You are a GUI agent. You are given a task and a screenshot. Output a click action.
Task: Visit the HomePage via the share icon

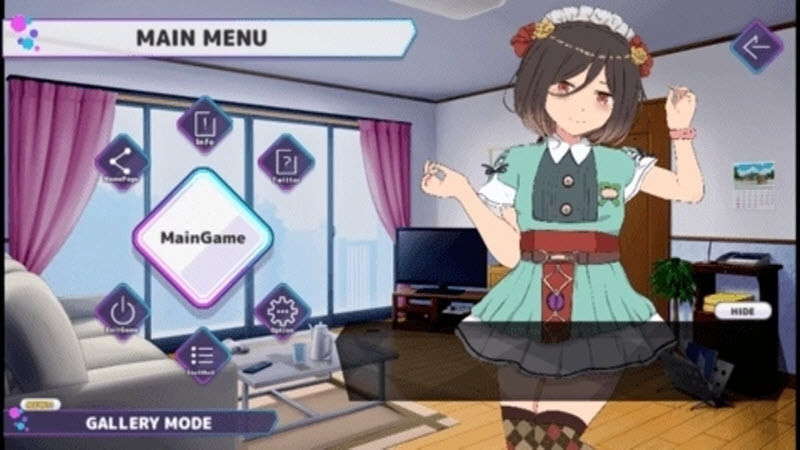(x=122, y=163)
